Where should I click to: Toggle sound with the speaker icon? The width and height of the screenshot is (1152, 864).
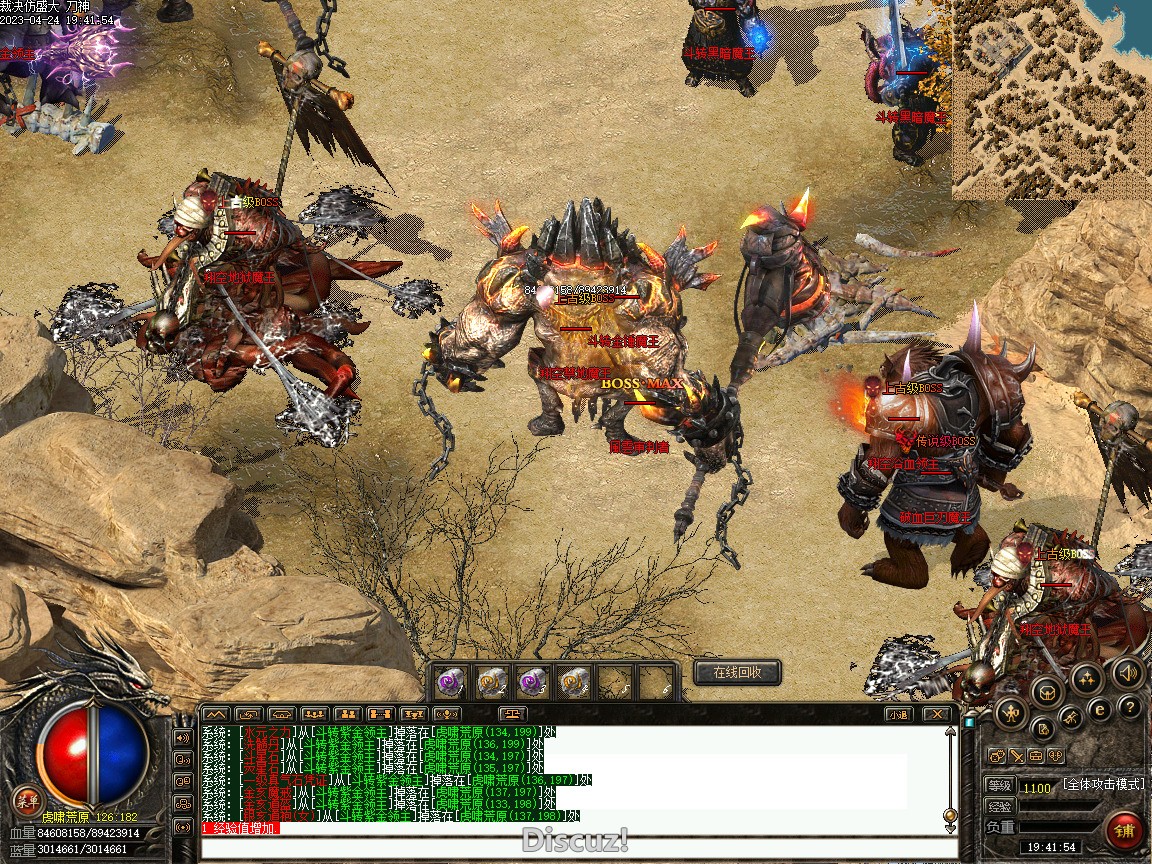coord(1127,673)
